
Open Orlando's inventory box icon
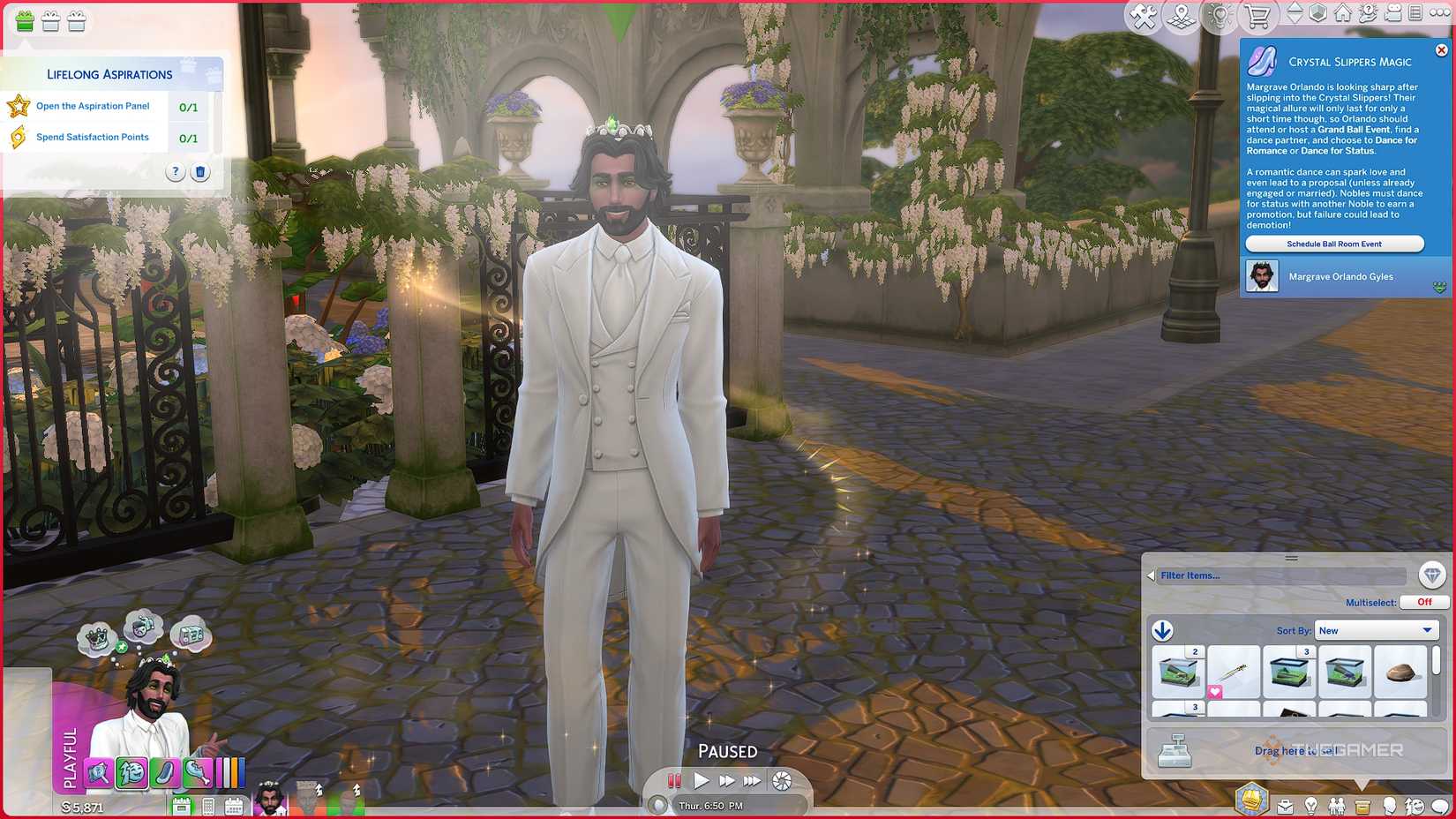click(x=1362, y=805)
